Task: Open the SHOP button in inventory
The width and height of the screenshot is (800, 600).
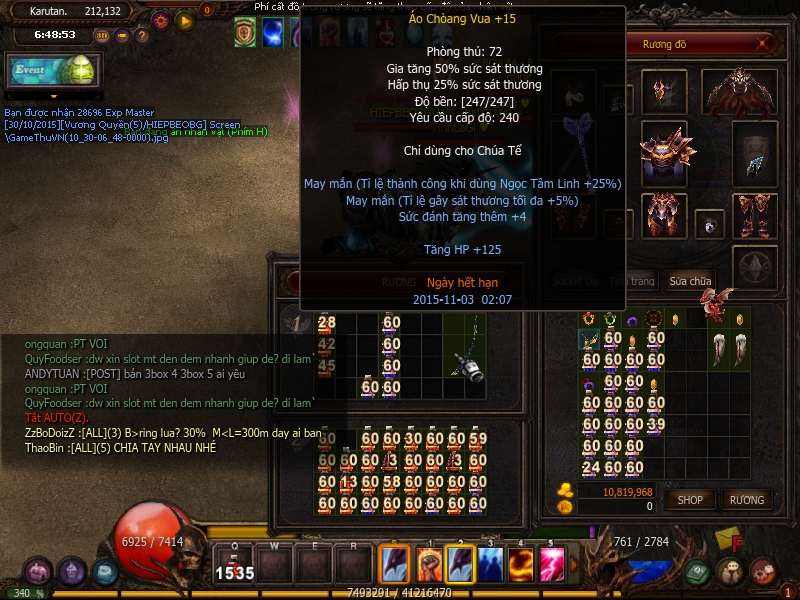Action: (691, 499)
